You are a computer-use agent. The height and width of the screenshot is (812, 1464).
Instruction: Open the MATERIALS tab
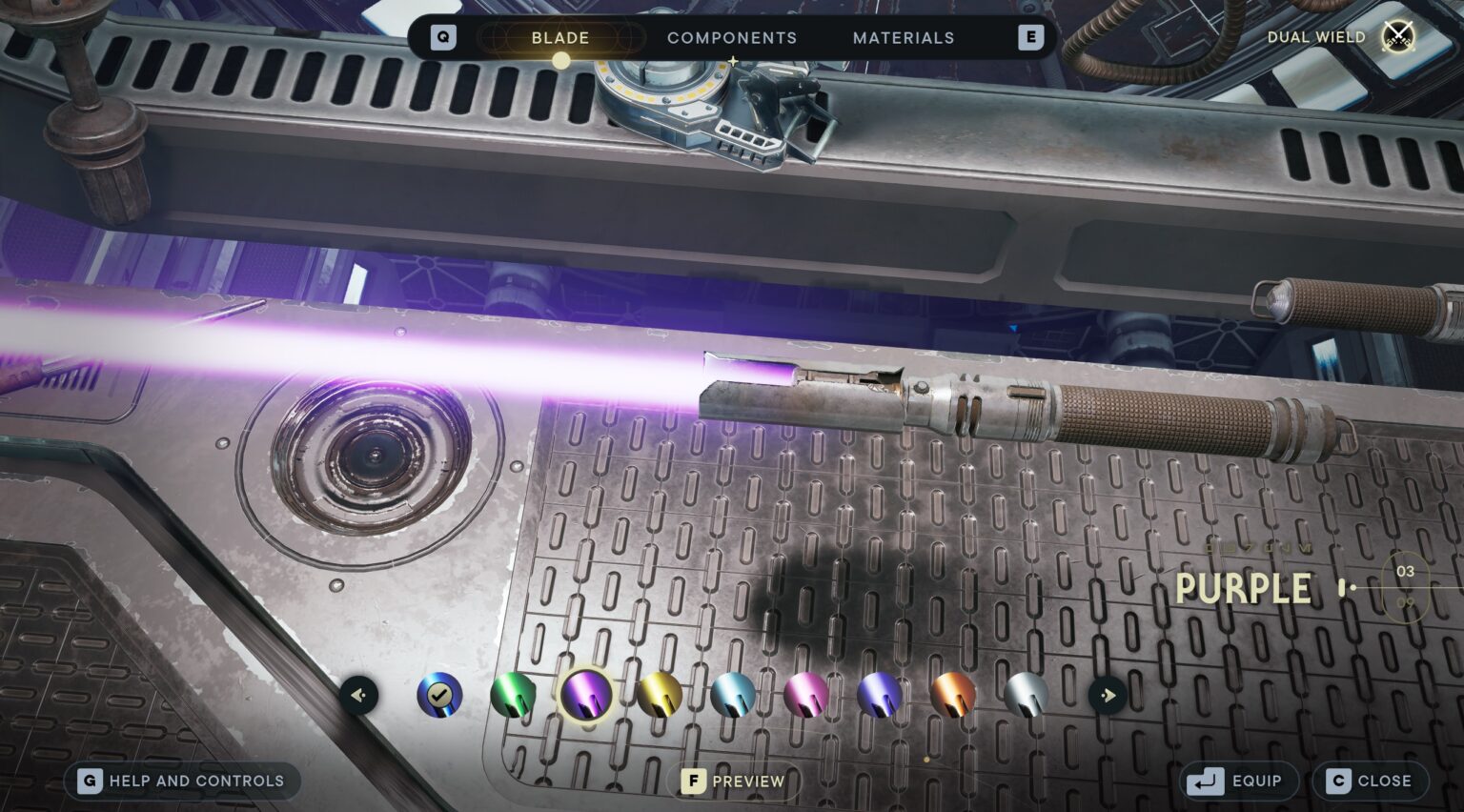coord(902,38)
